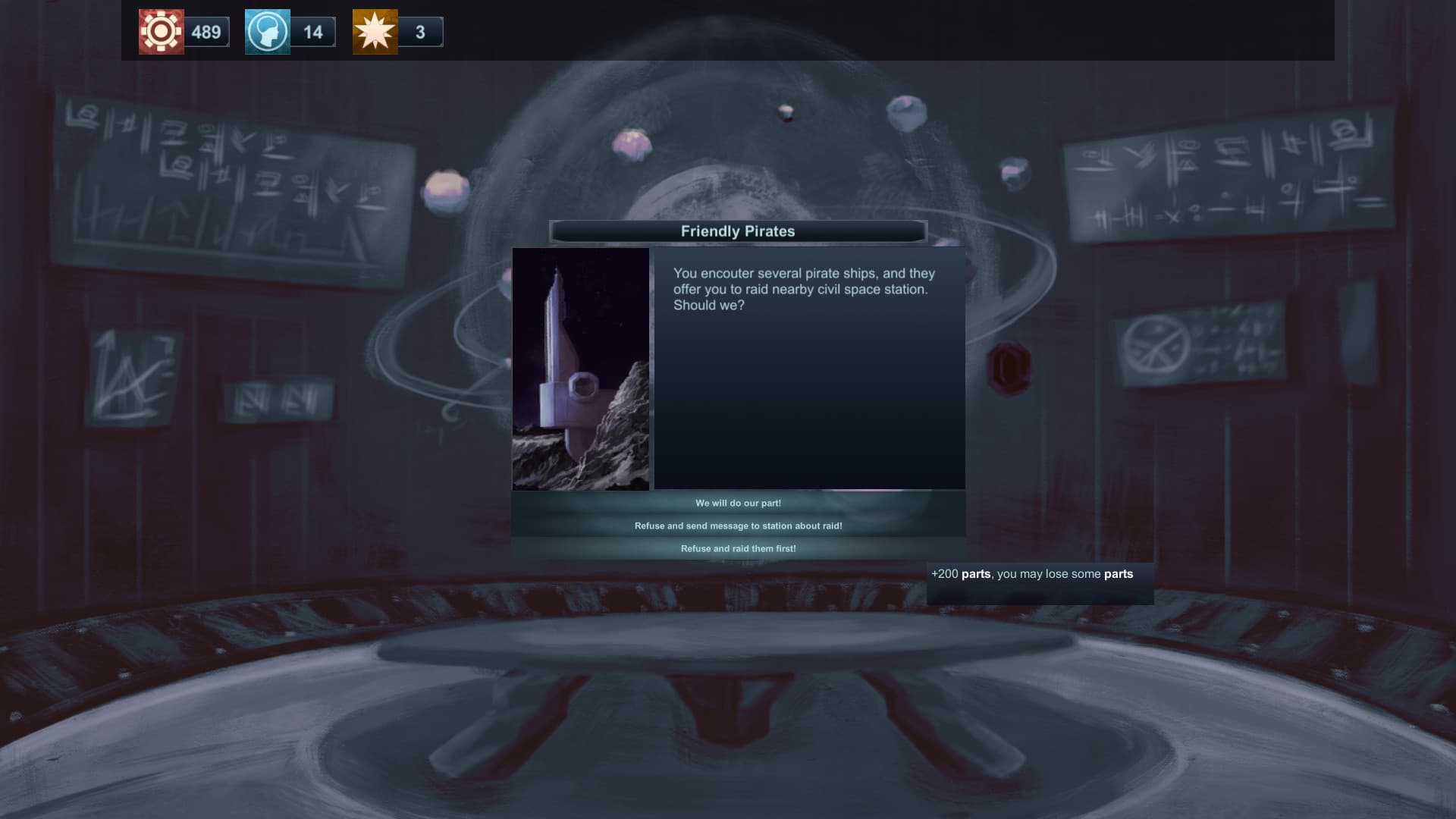Click the Friendly Pirates title banner
This screenshot has height=819, width=1456.
[x=738, y=231]
